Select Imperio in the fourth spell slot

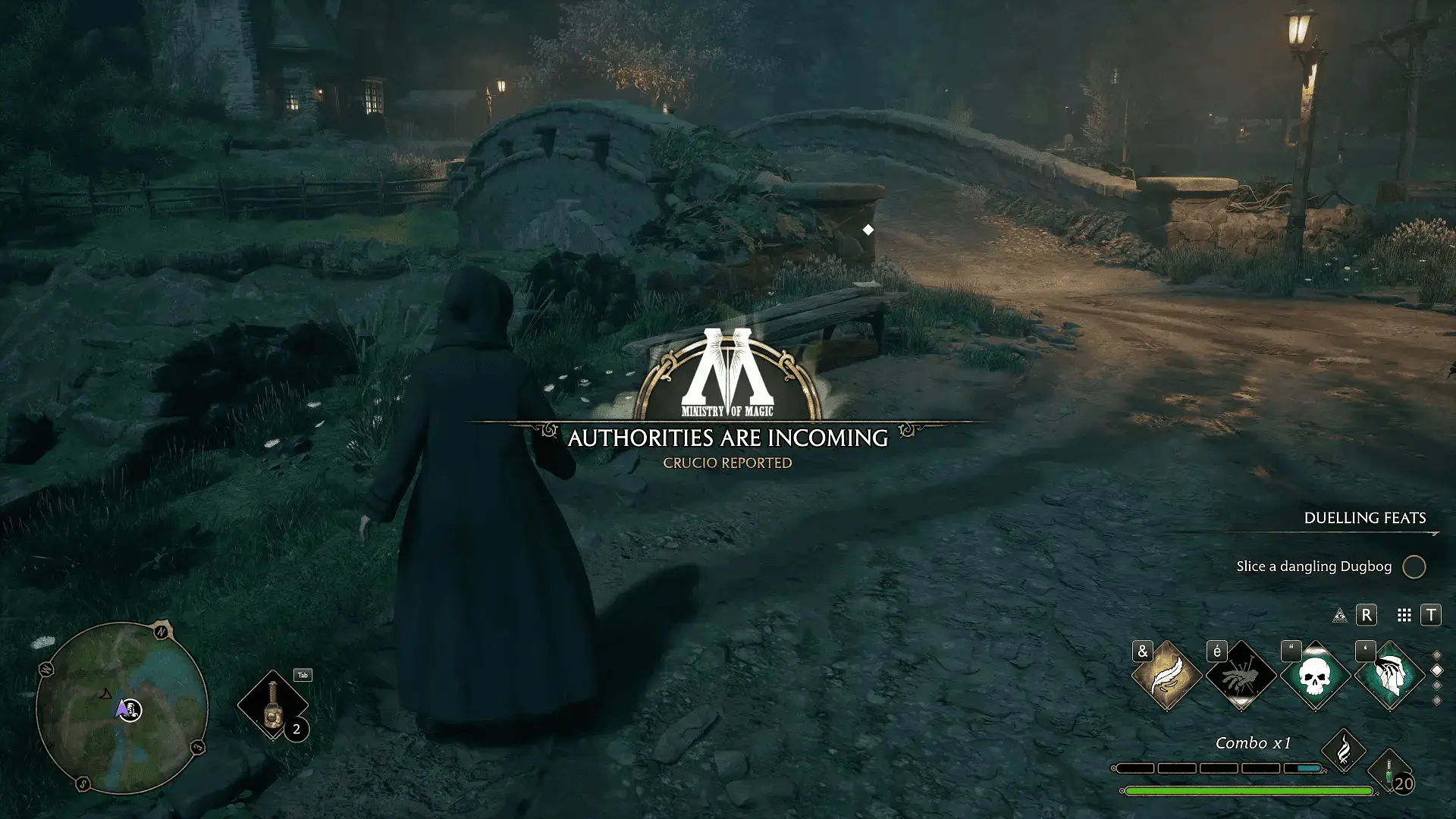pyautogui.click(x=1391, y=676)
